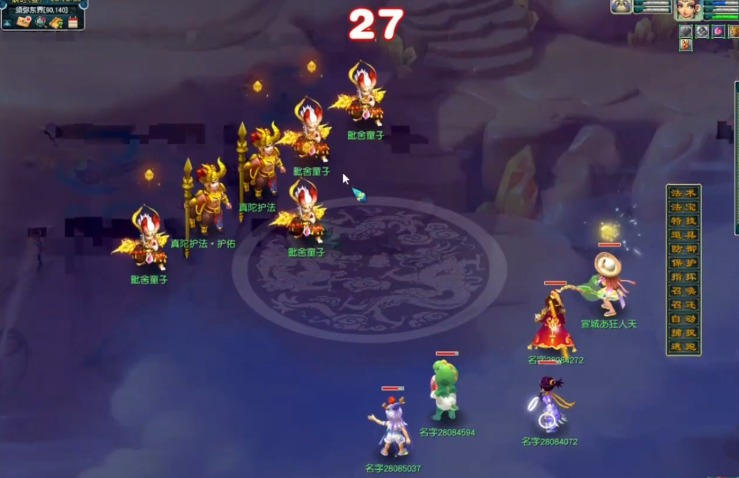Choose the 指挥 command option
The width and height of the screenshot is (739, 478).
[x=684, y=277]
